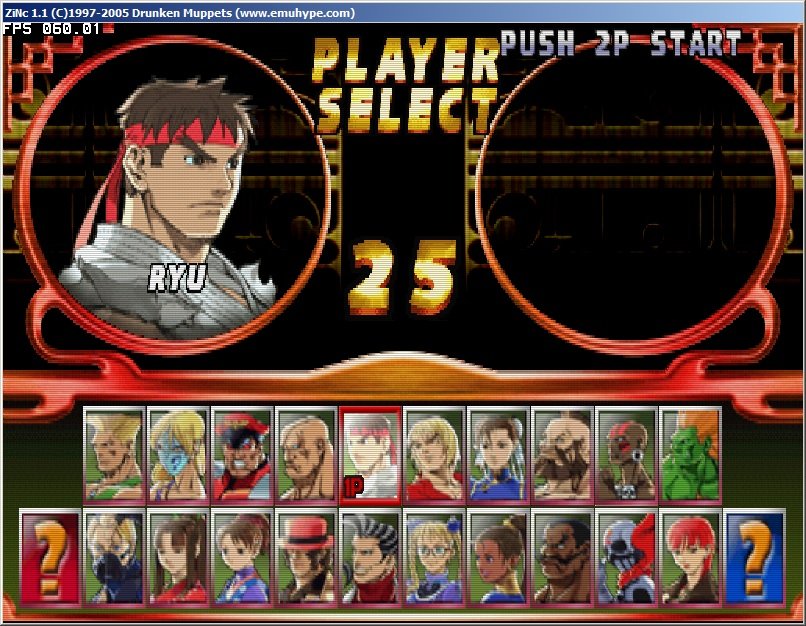Image resolution: width=806 pixels, height=626 pixels.
Task: Choose the blue question mark random tile
Action: click(x=755, y=557)
